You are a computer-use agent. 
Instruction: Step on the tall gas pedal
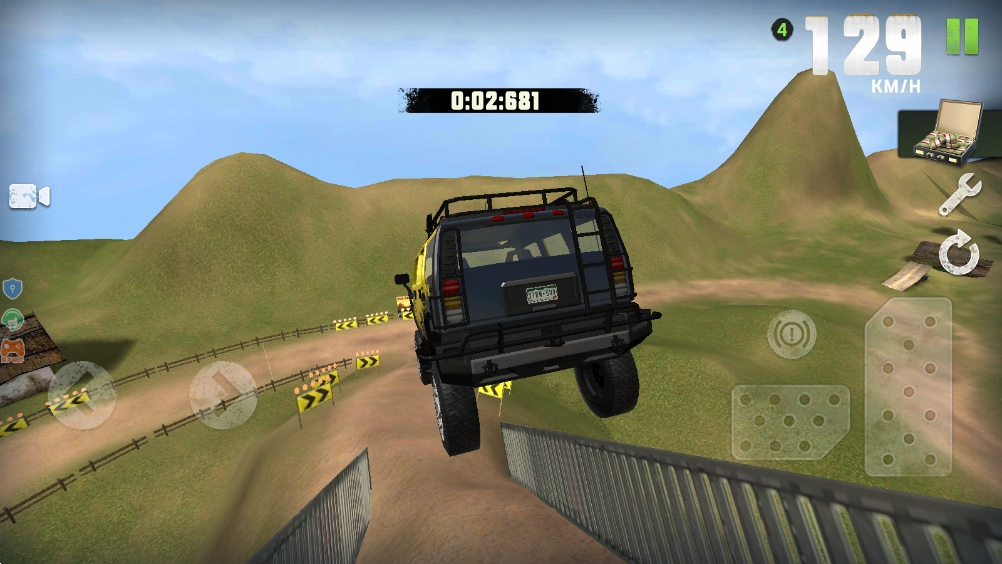tap(907, 386)
